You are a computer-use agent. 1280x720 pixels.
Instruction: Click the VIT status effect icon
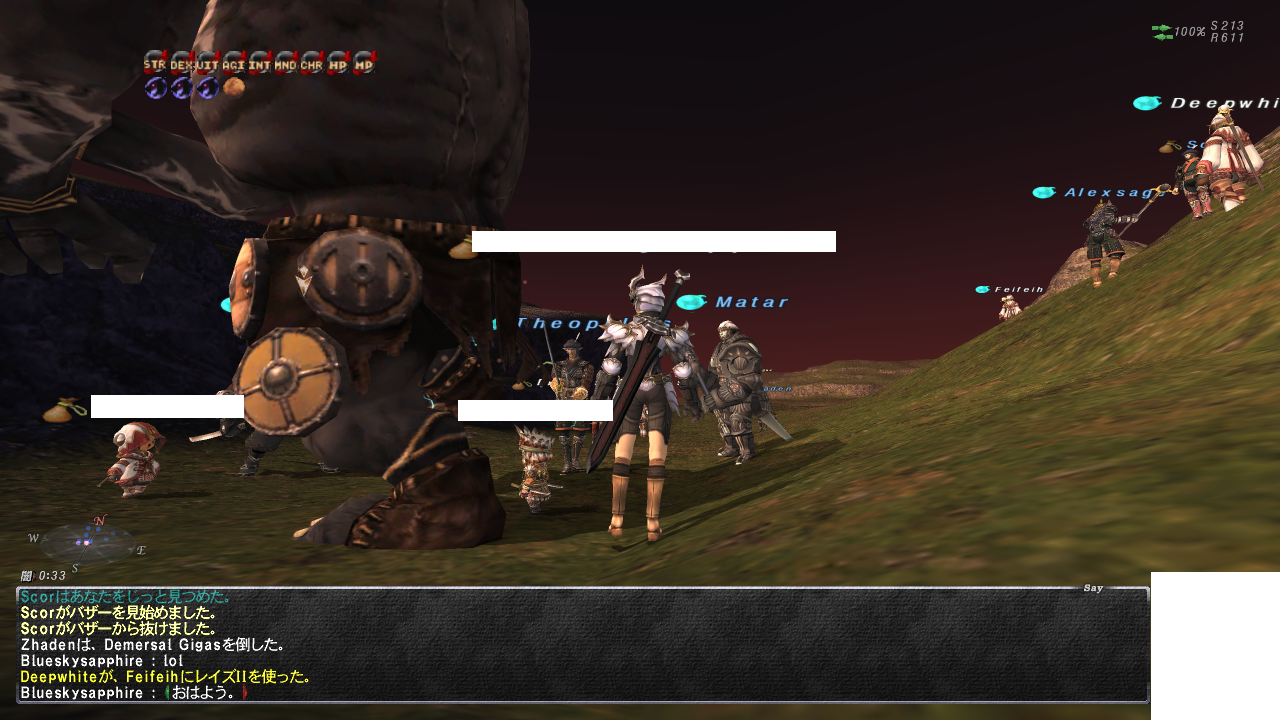(x=207, y=64)
